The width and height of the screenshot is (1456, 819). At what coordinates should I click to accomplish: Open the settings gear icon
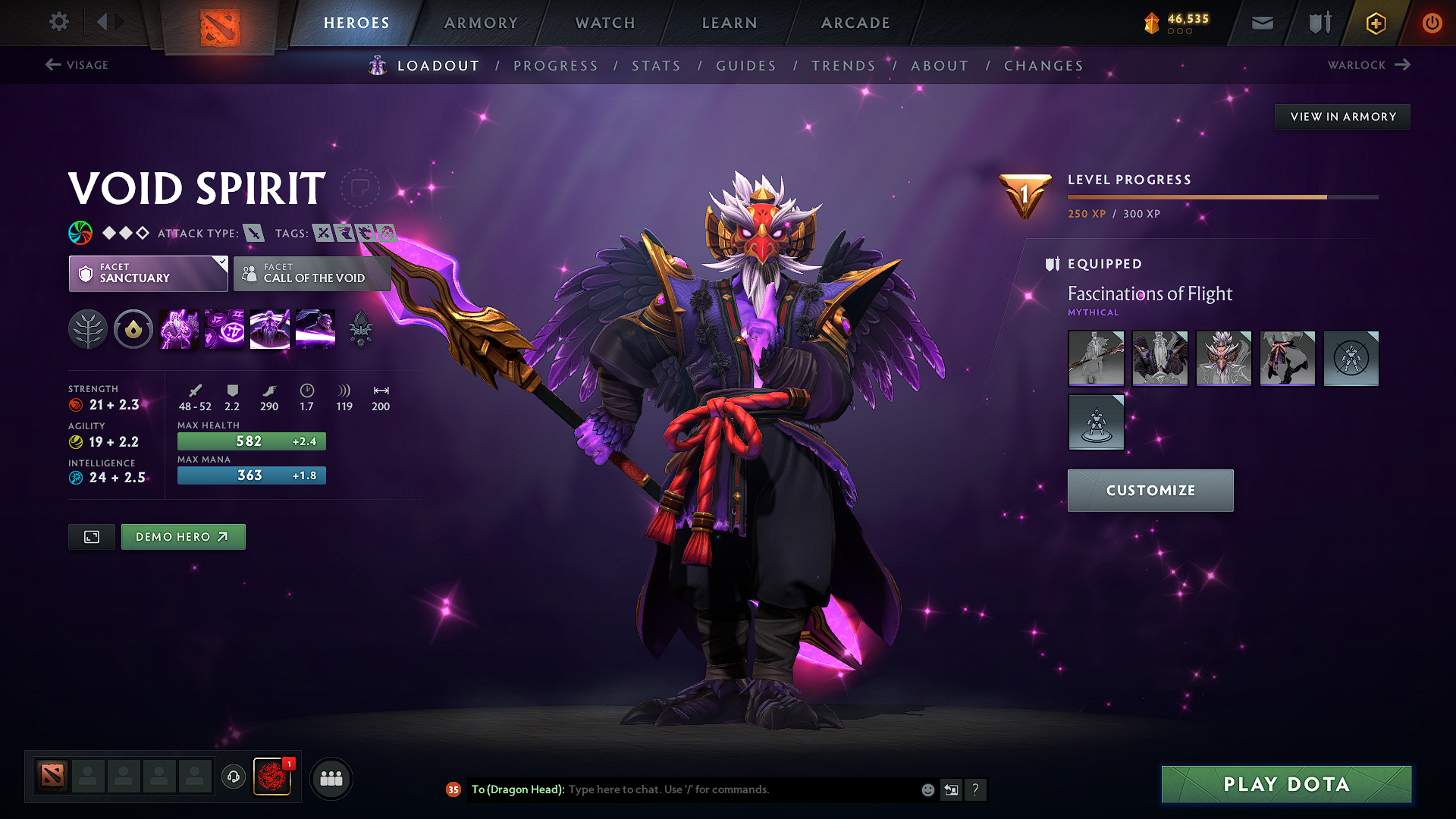coord(58,22)
